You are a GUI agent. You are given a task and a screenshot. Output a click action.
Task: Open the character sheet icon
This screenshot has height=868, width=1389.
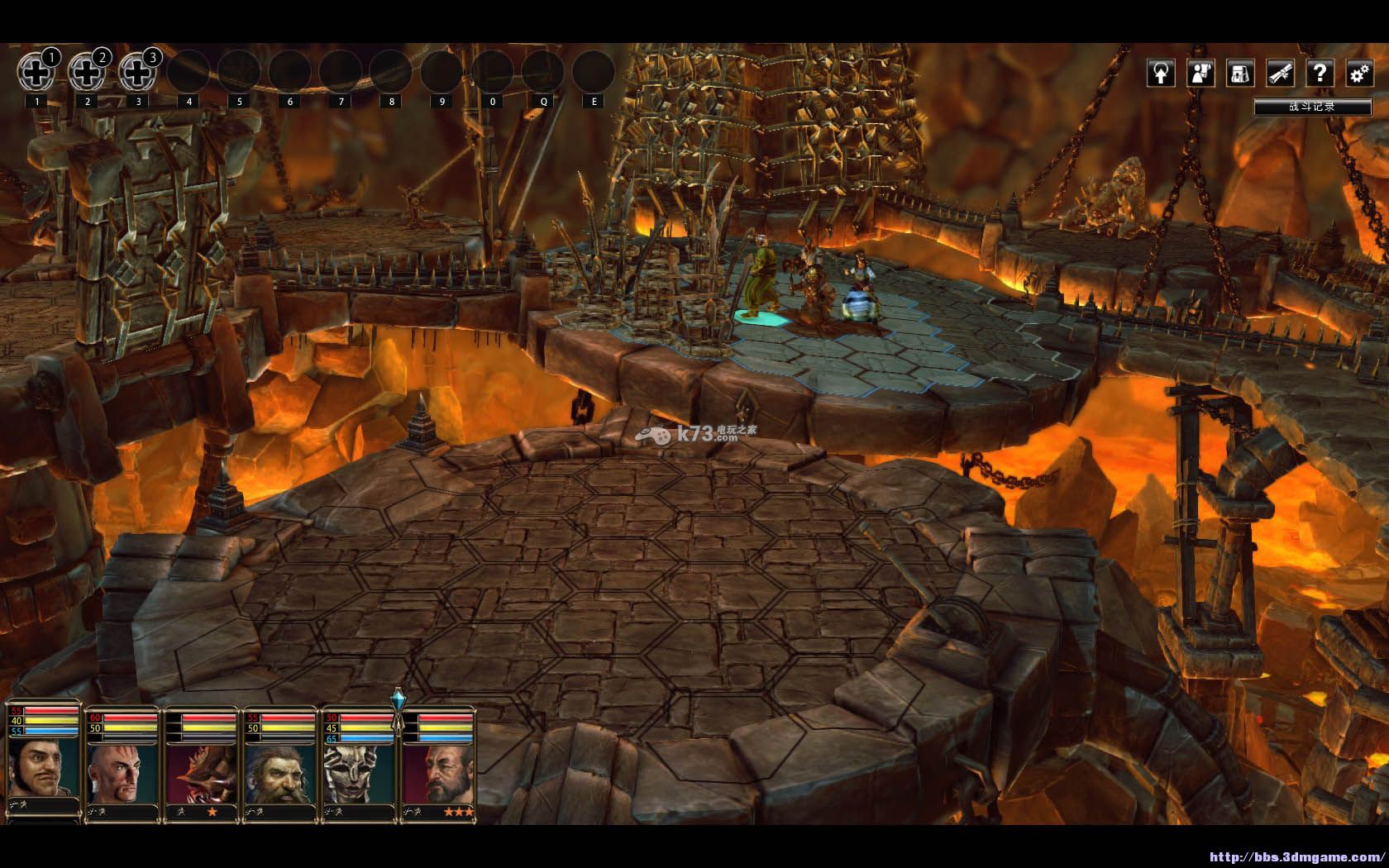(1200, 74)
